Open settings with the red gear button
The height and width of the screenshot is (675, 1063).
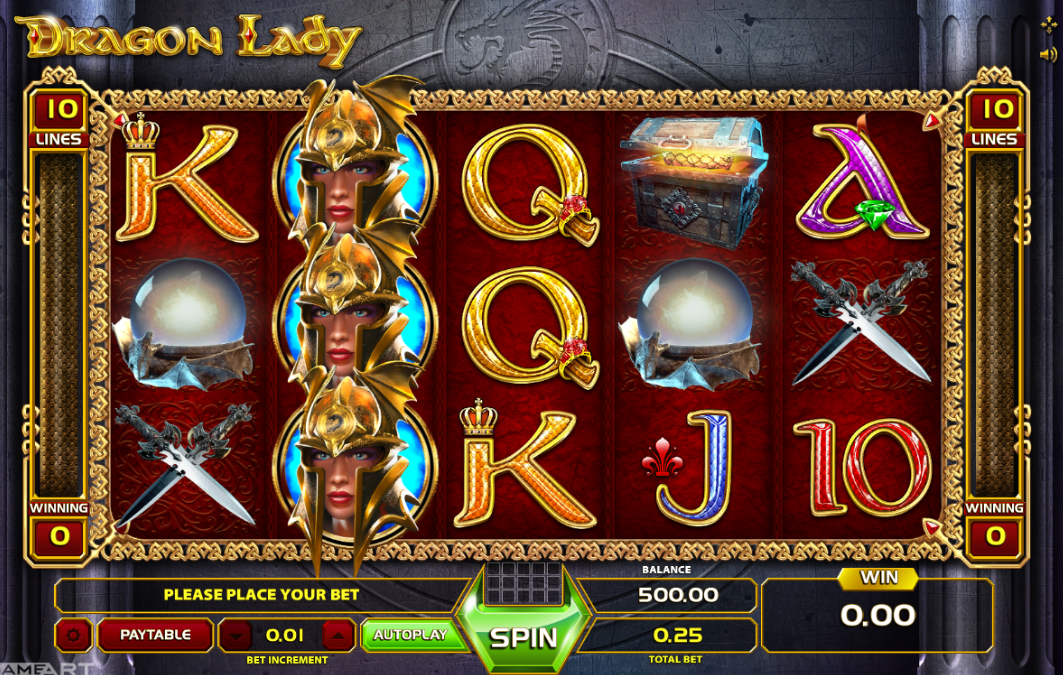[73, 635]
